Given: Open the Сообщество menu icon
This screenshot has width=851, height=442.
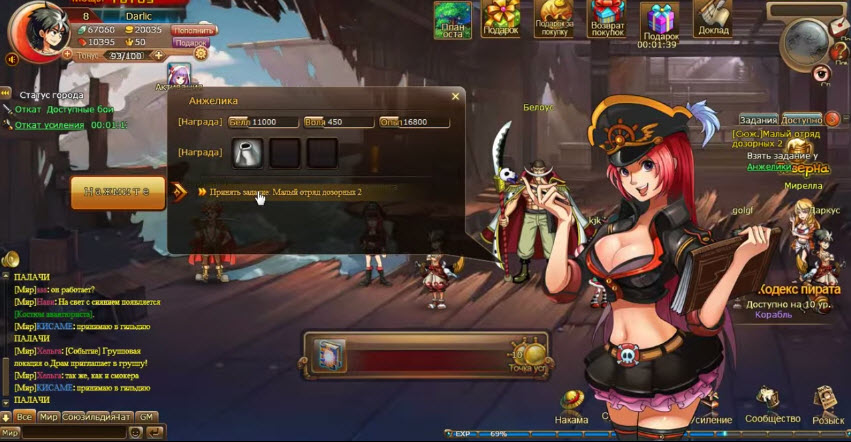Looking at the screenshot, I should click(772, 407).
